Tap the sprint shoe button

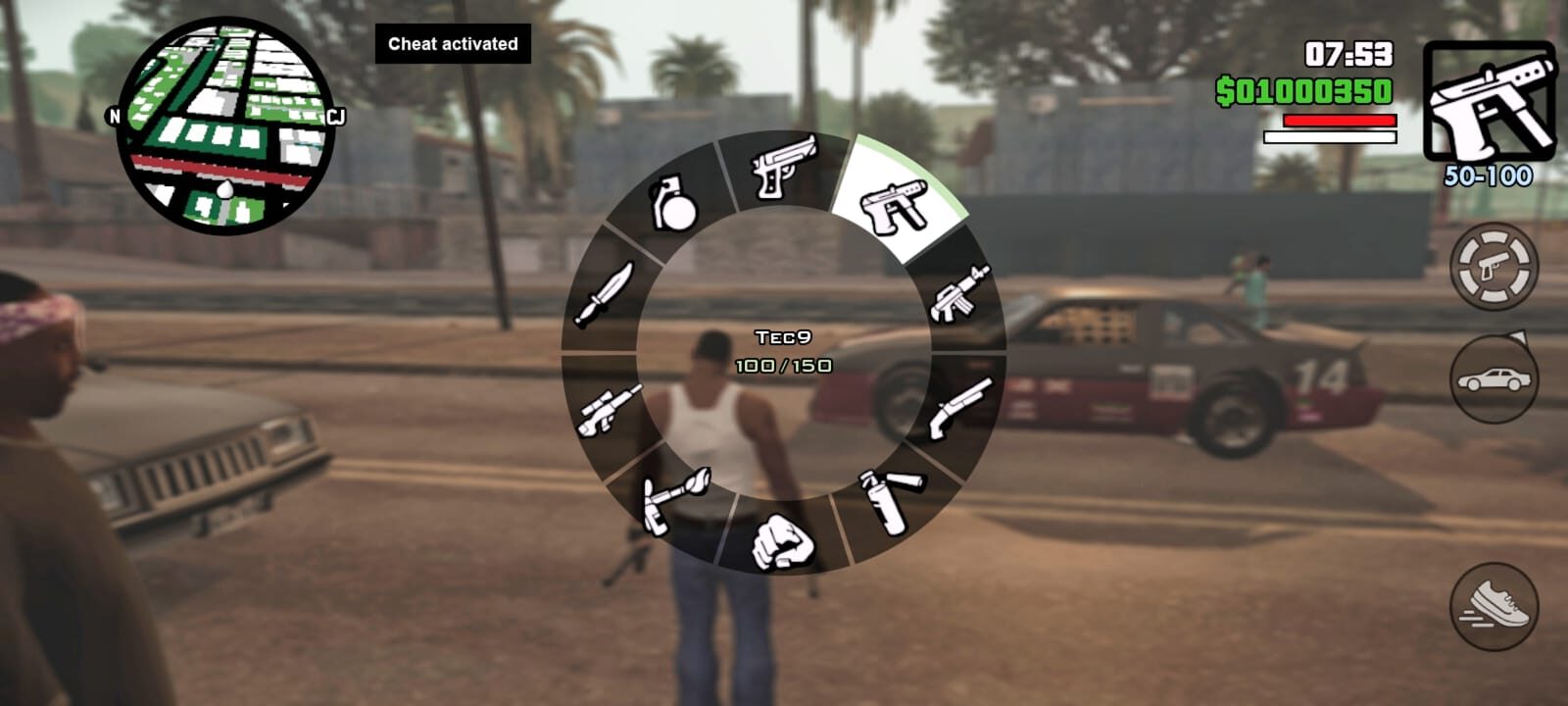click(x=1494, y=605)
